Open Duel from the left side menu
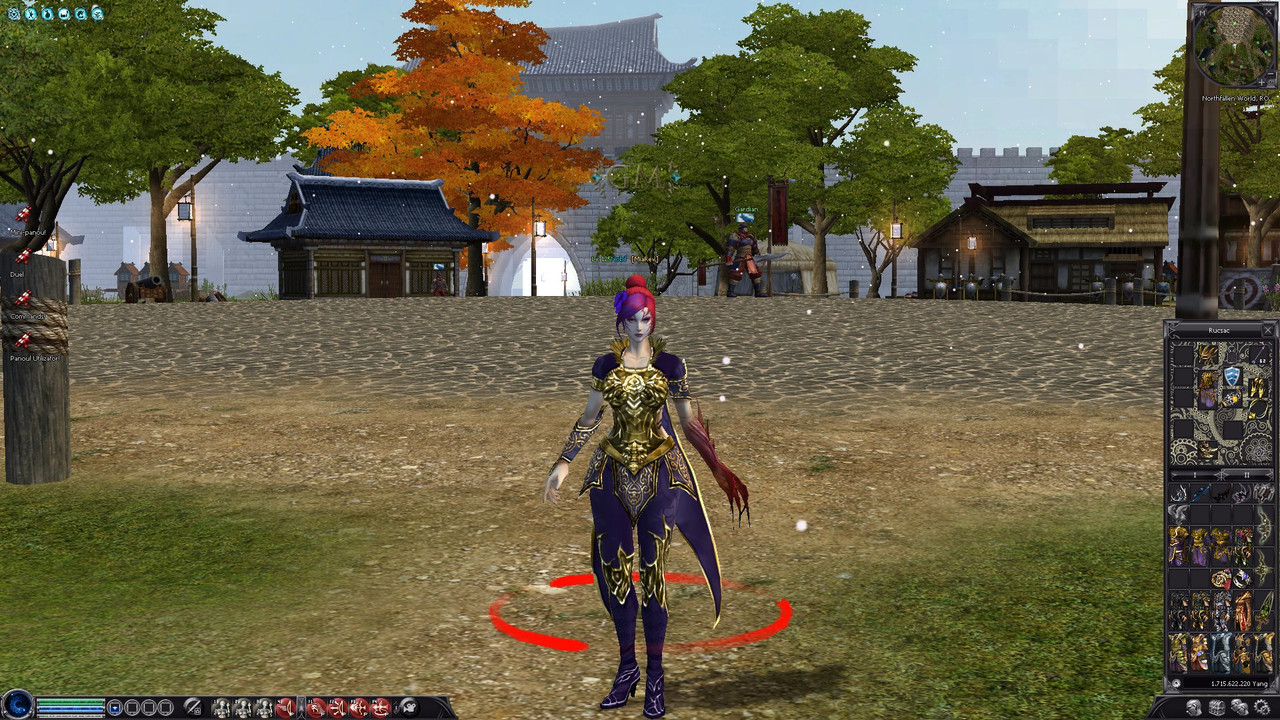Screen dimensions: 1280x720 click(x=16, y=273)
